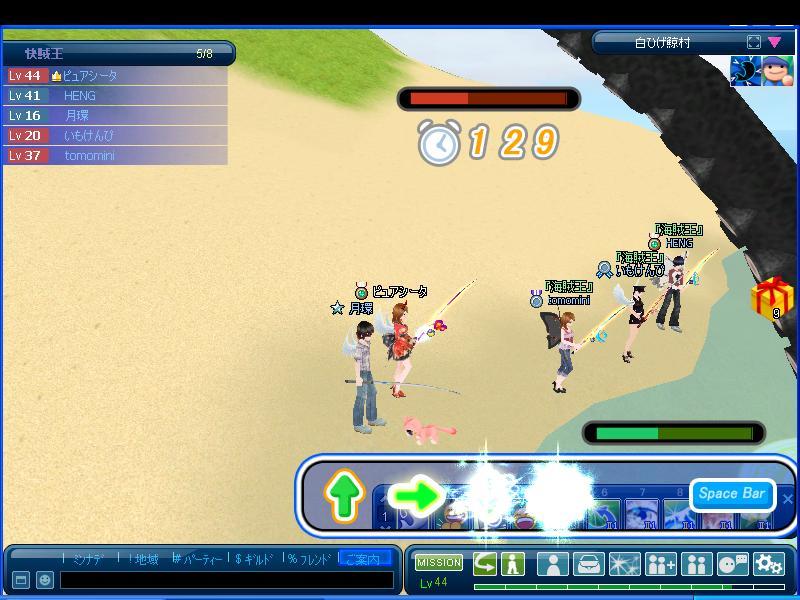This screenshot has height=600, width=800.
Task: Select the ご案内 chat tab
Action: [364, 559]
